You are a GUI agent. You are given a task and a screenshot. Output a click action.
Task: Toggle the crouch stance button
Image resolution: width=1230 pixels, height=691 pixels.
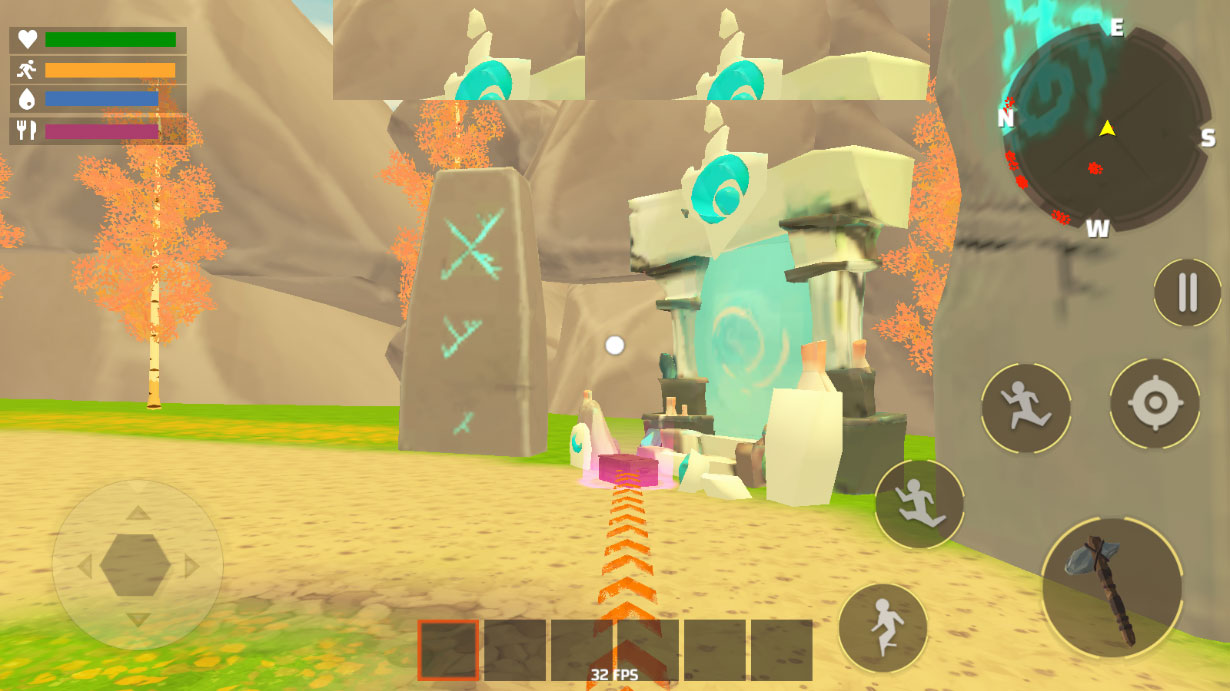(883, 627)
